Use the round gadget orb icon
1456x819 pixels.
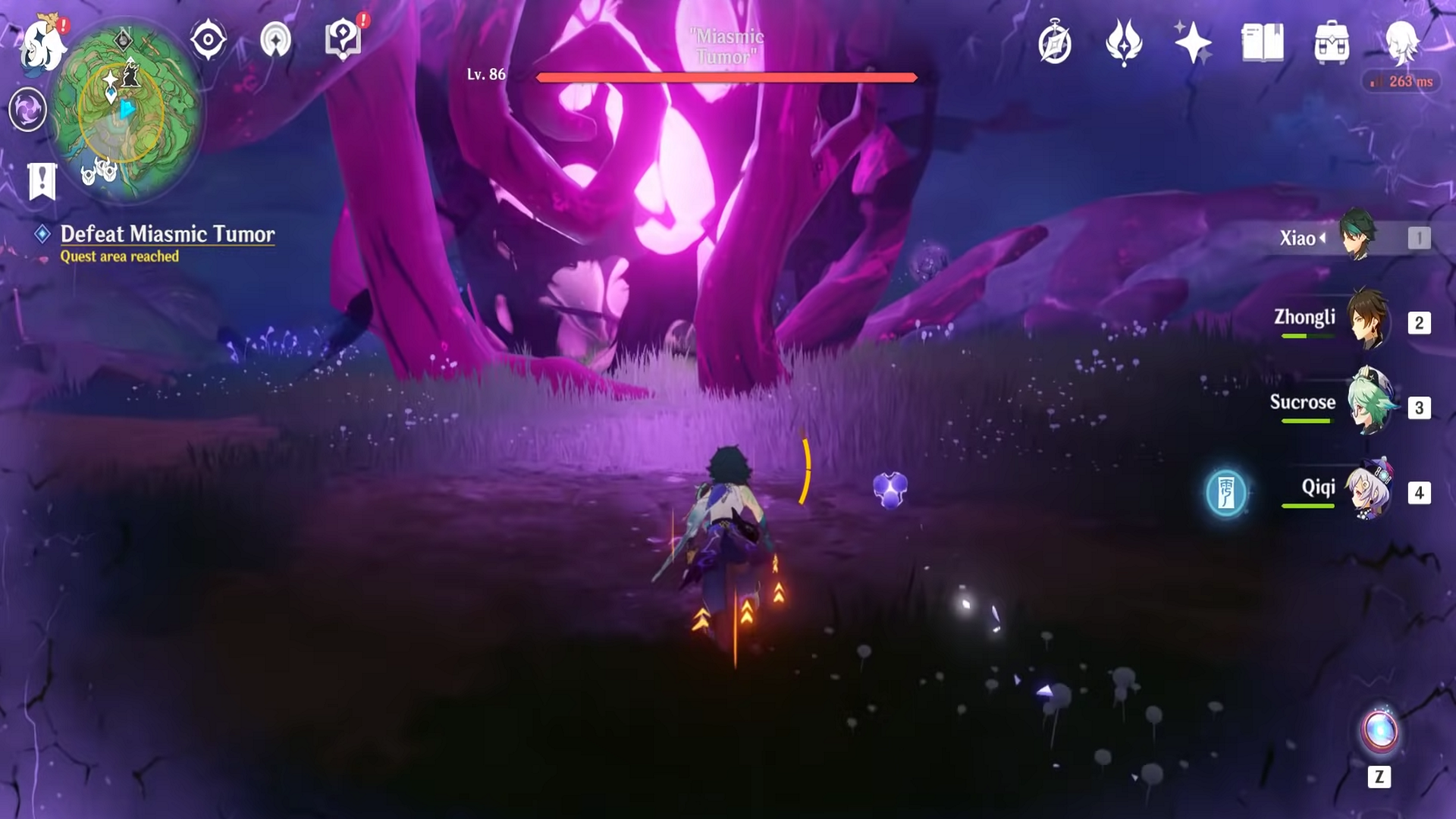click(1379, 732)
